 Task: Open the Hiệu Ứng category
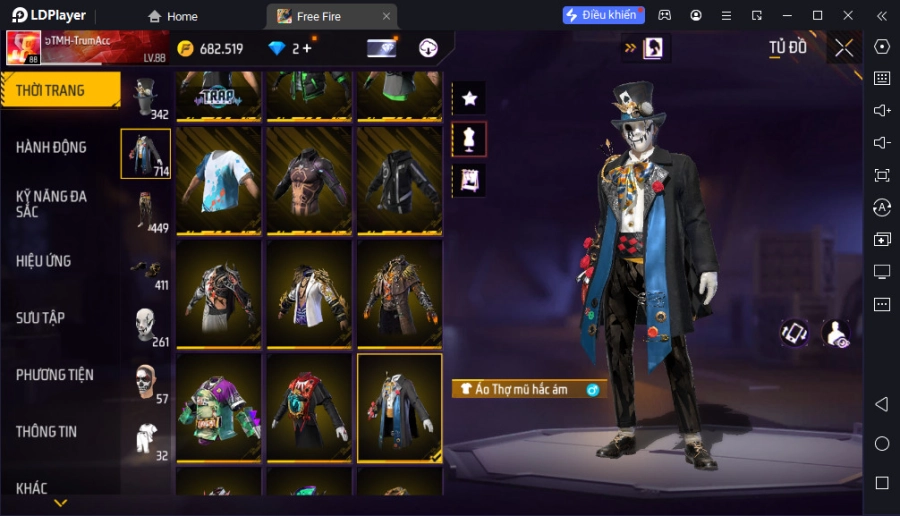(x=44, y=261)
